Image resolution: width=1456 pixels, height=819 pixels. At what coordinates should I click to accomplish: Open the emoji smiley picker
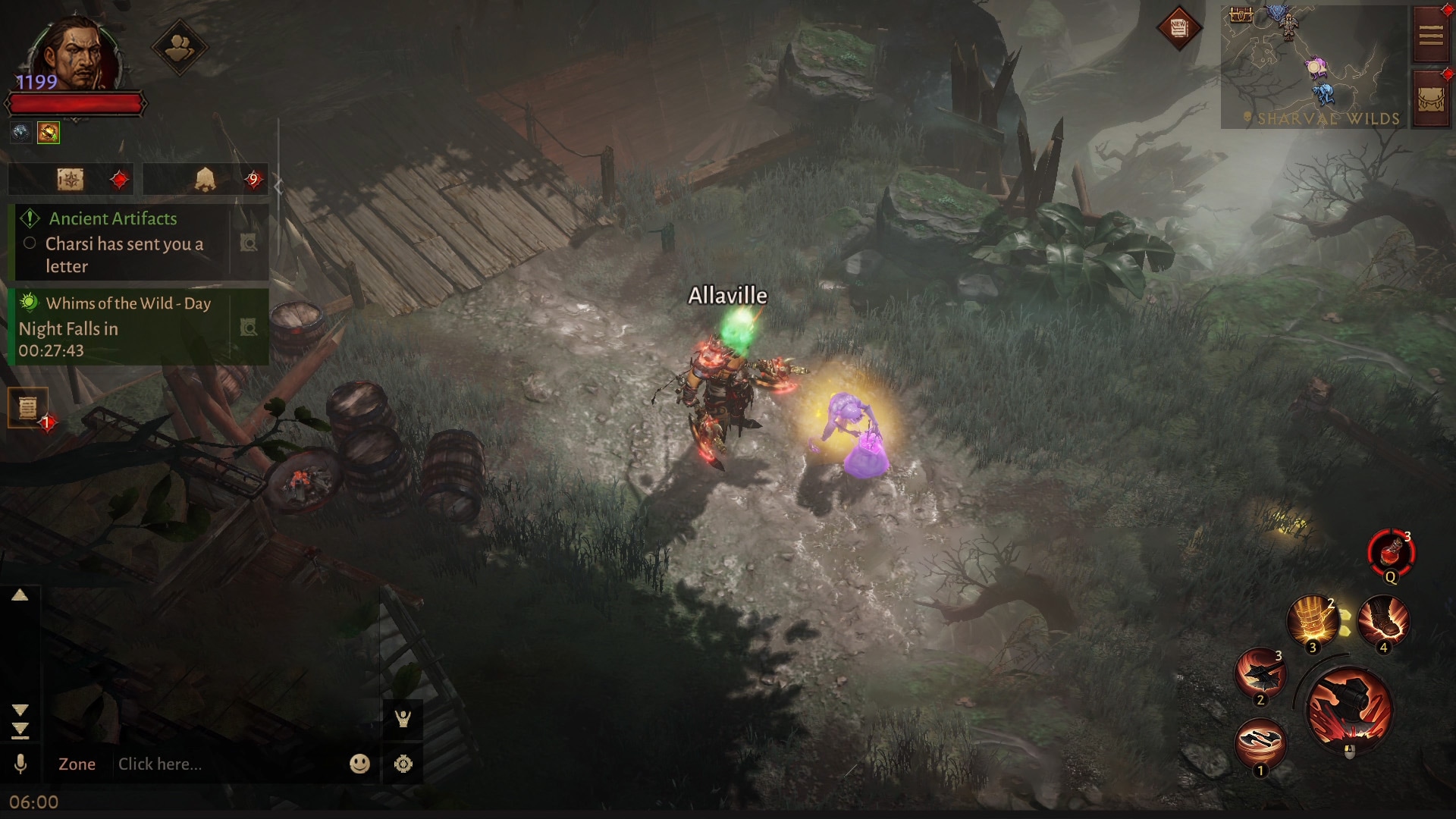click(359, 764)
